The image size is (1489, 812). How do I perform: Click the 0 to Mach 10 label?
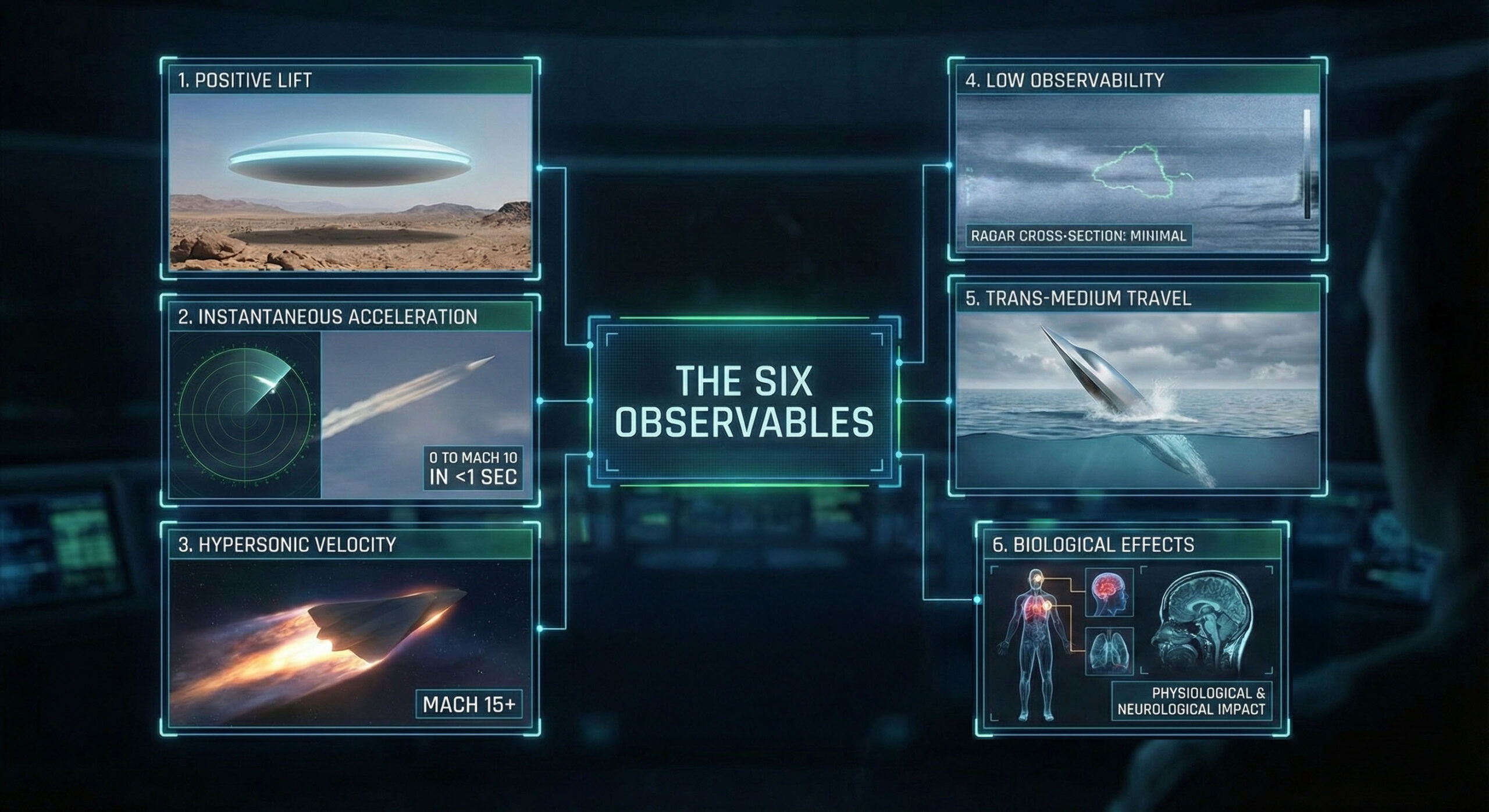coord(473,468)
